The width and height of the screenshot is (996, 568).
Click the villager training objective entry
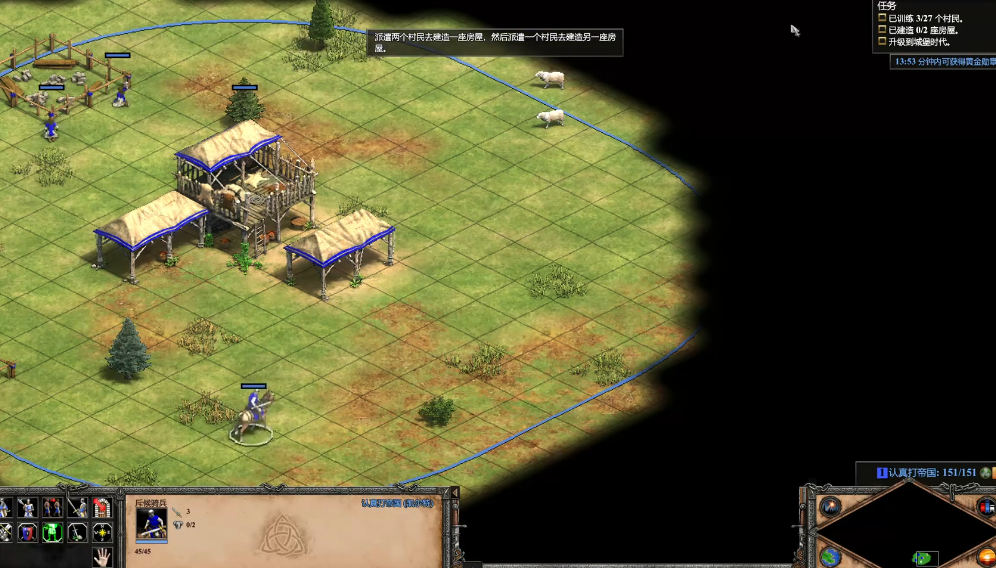point(927,18)
